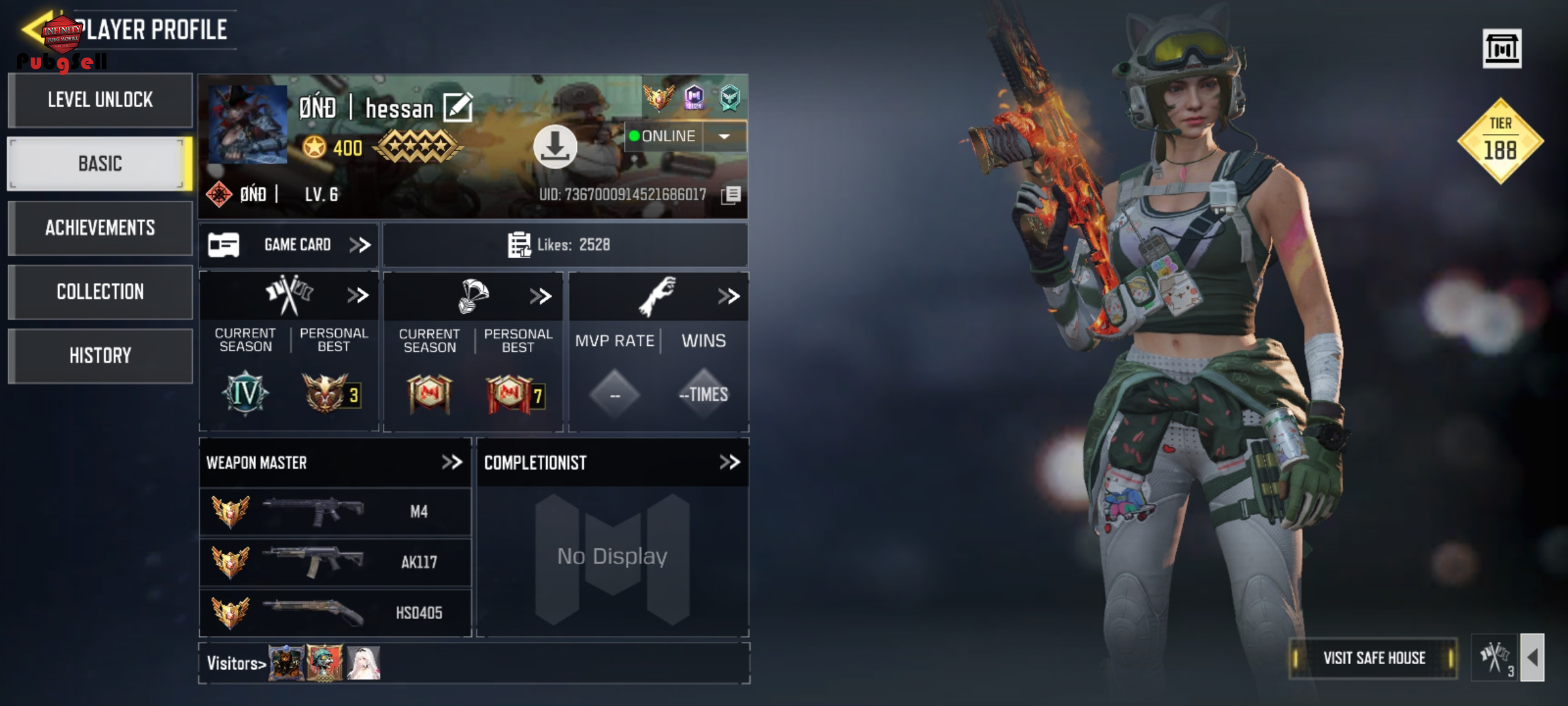This screenshot has width=1568, height=706.
Task: Expand the Weapon Master section
Action: click(x=451, y=463)
